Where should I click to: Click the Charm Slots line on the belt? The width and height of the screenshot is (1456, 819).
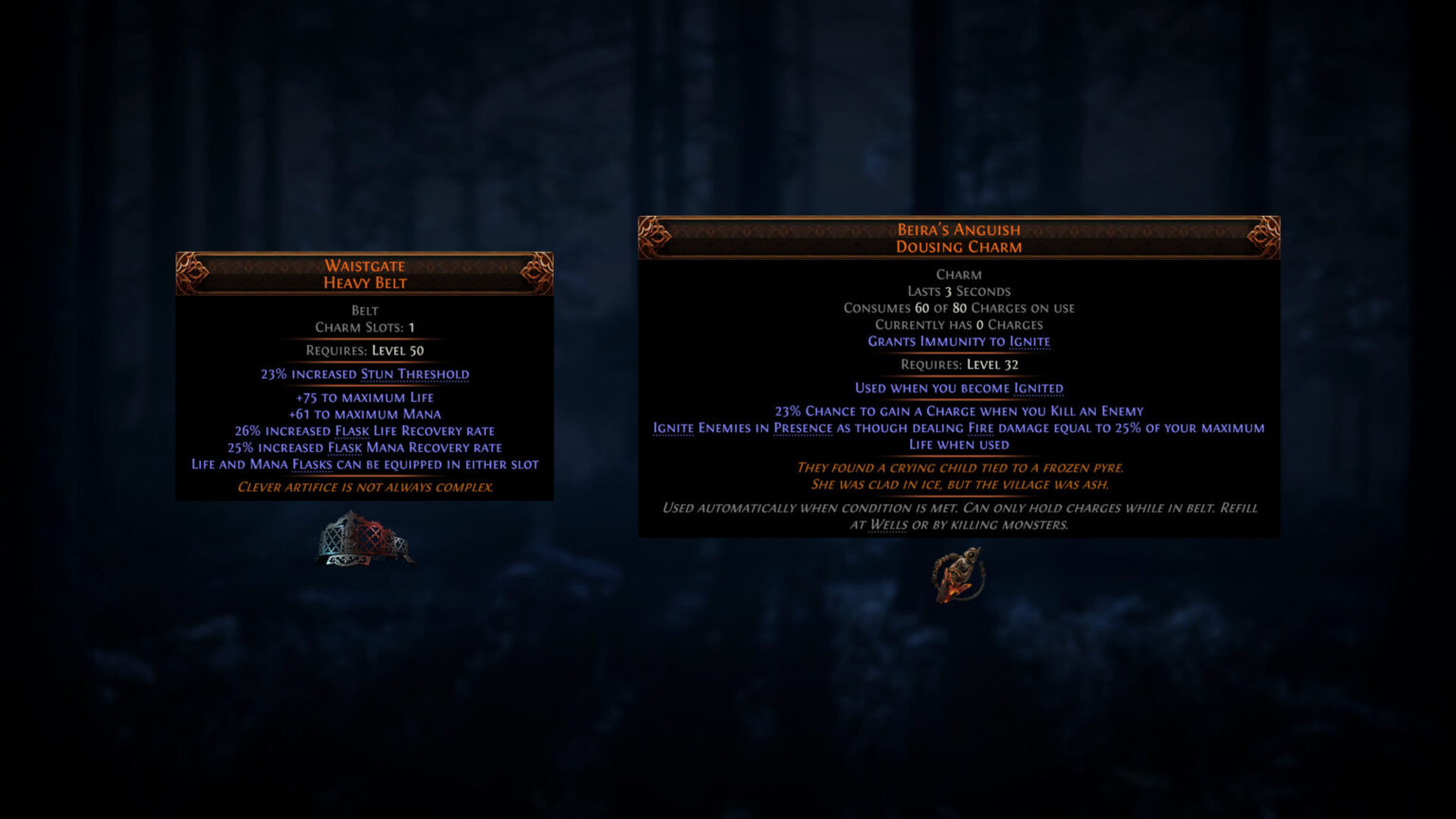(365, 327)
